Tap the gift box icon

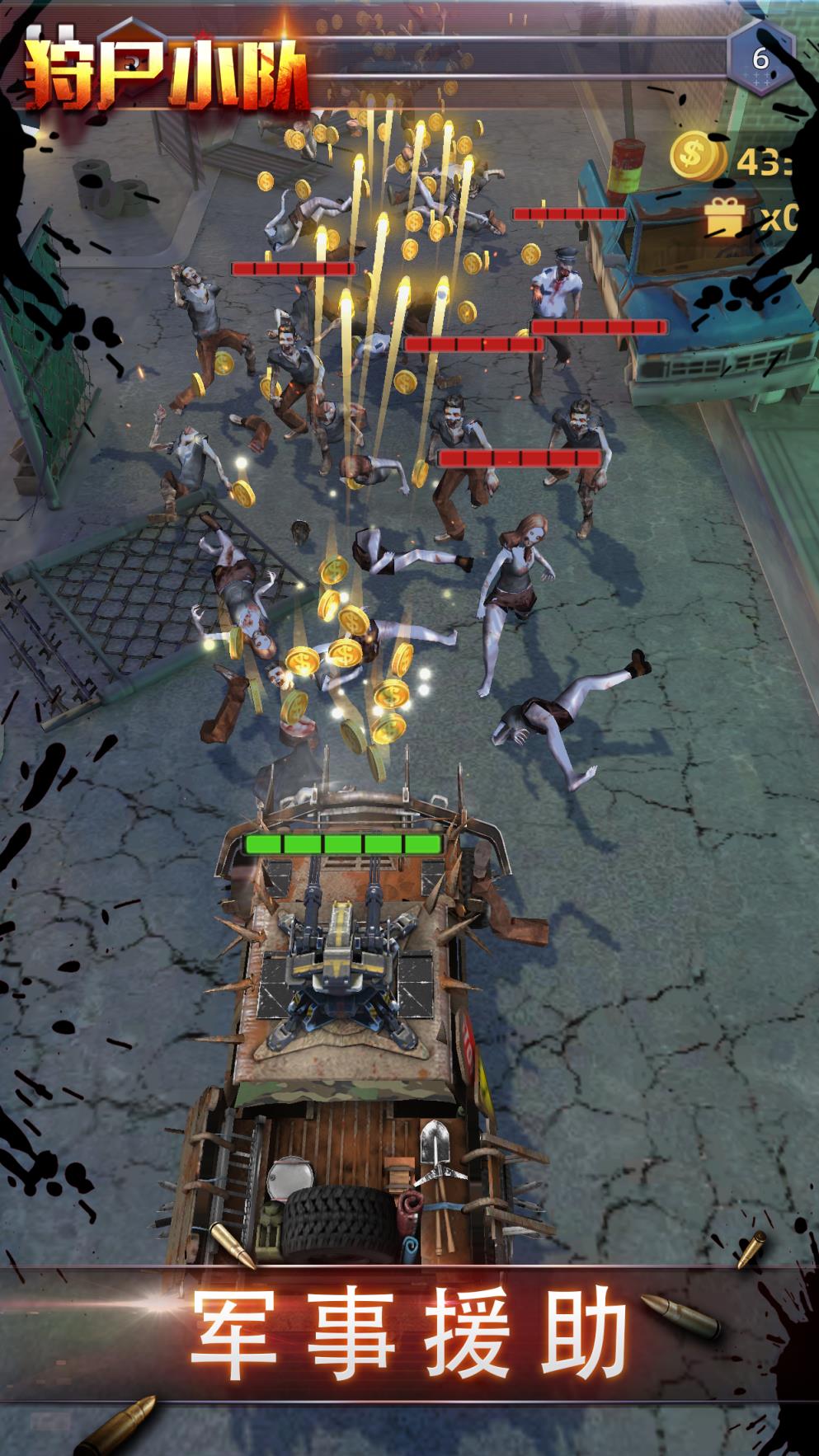pos(725,217)
